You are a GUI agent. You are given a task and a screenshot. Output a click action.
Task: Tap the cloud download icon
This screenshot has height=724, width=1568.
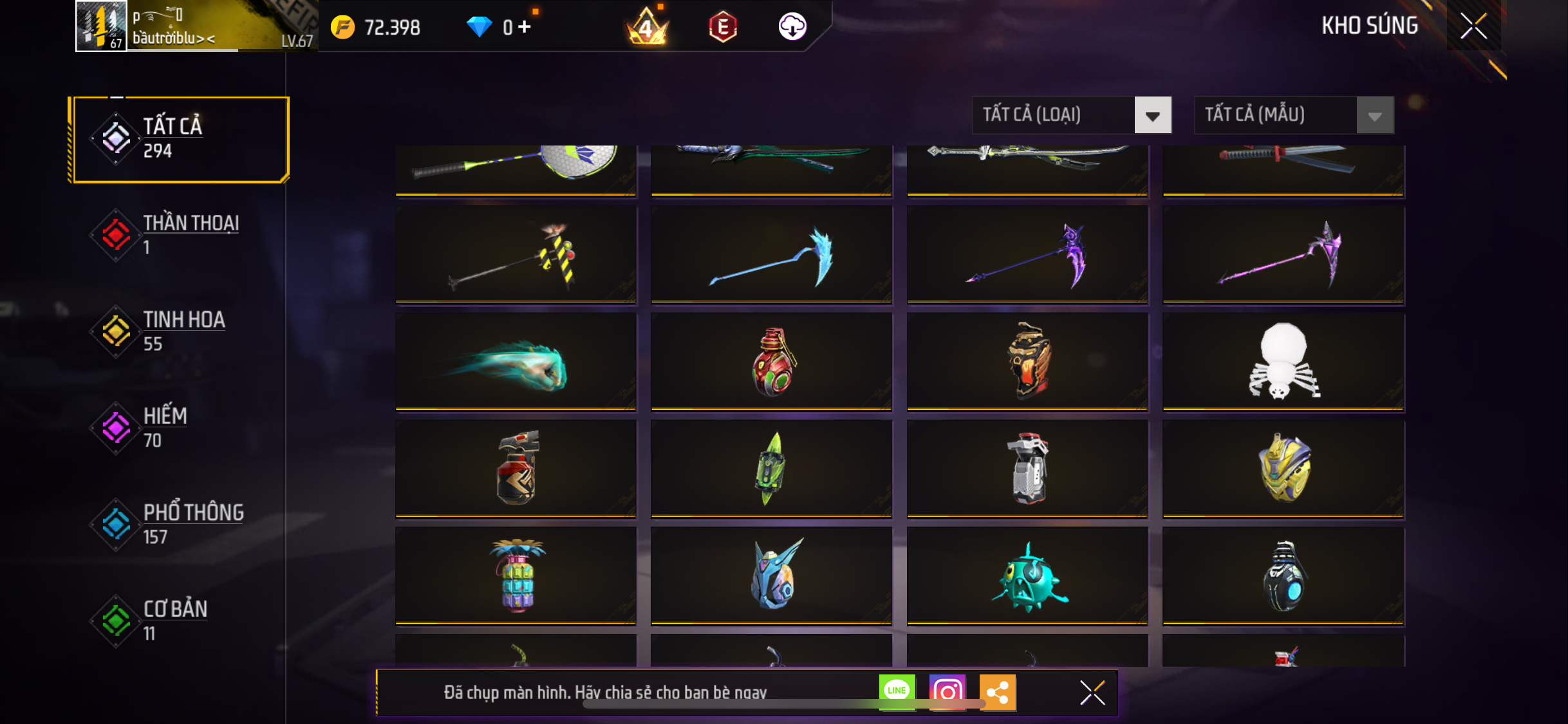[792, 27]
